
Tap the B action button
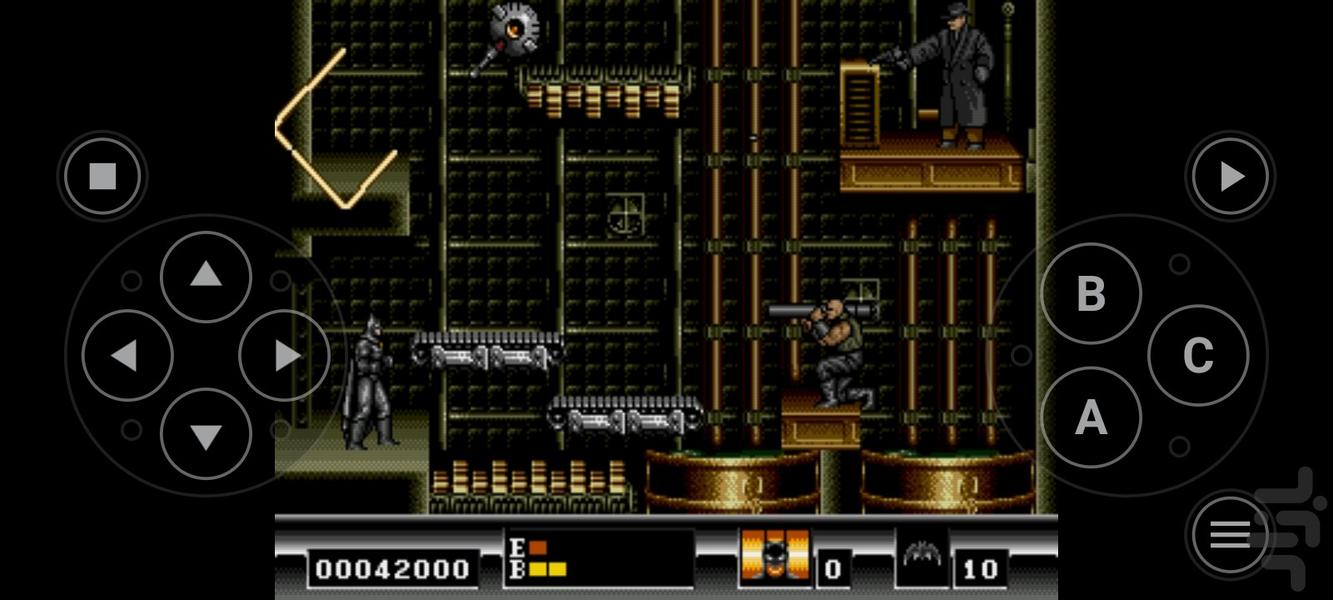pos(1090,294)
